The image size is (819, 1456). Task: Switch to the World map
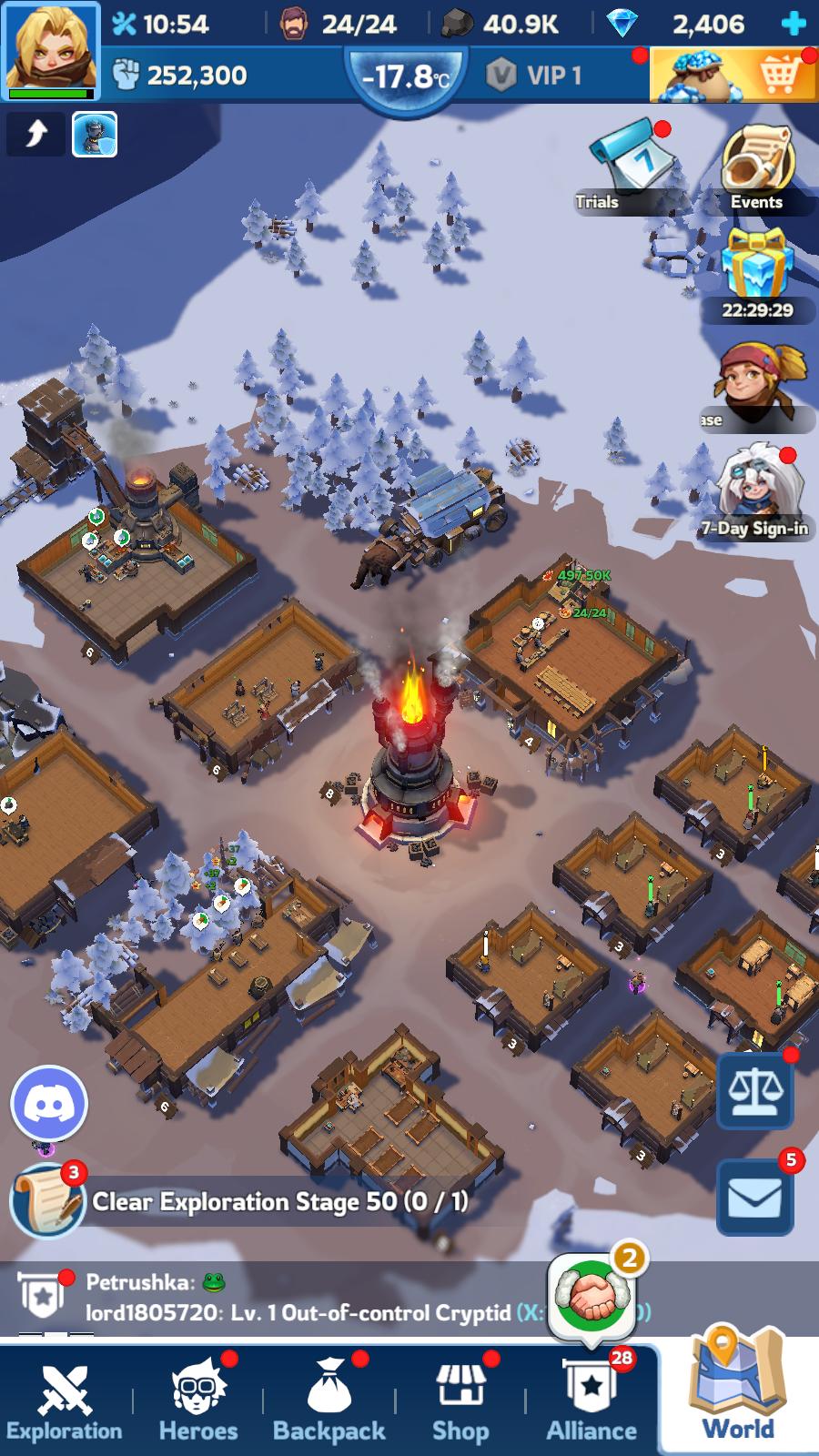point(738,1392)
